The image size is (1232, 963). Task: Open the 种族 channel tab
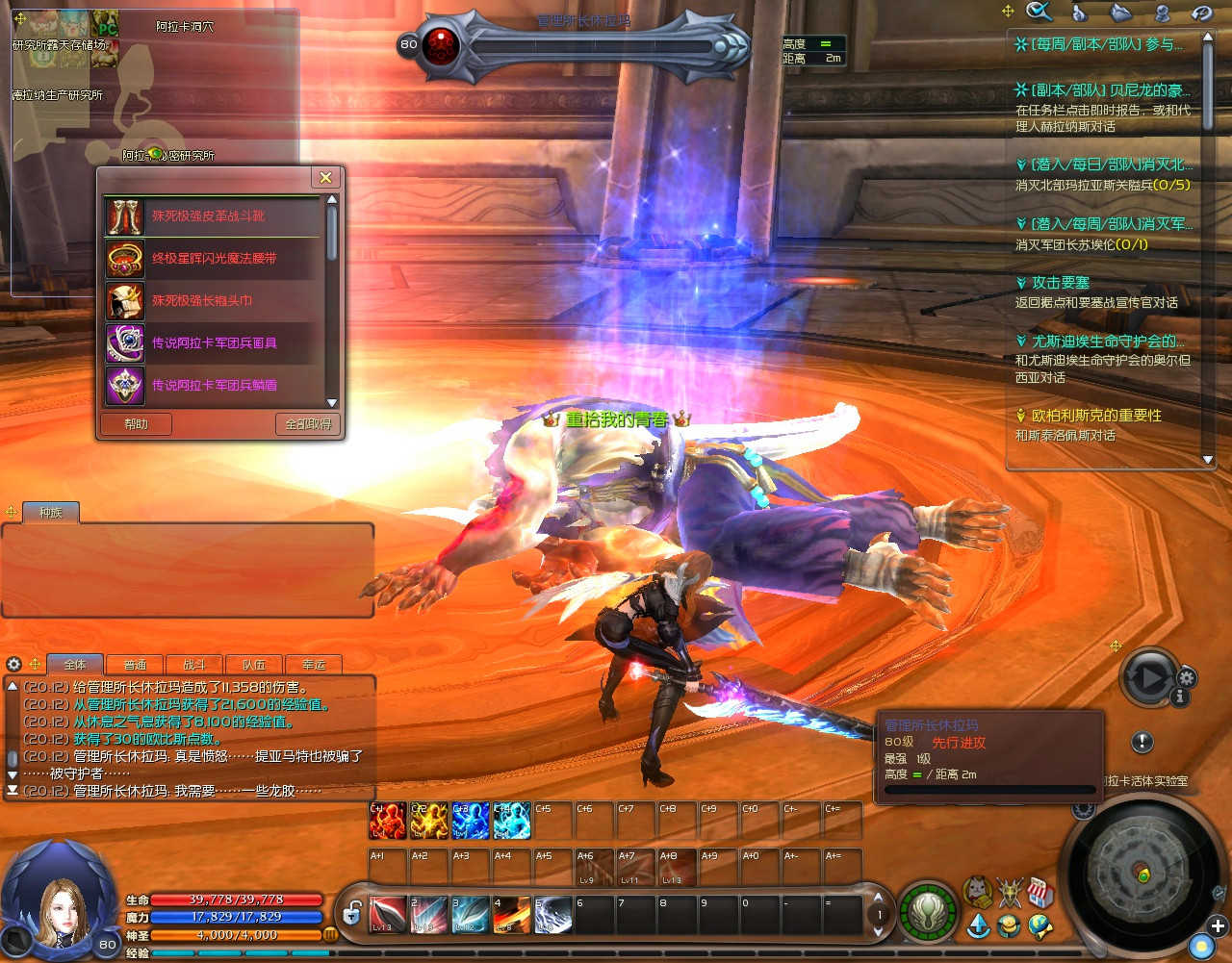click(x=50, y=513)
